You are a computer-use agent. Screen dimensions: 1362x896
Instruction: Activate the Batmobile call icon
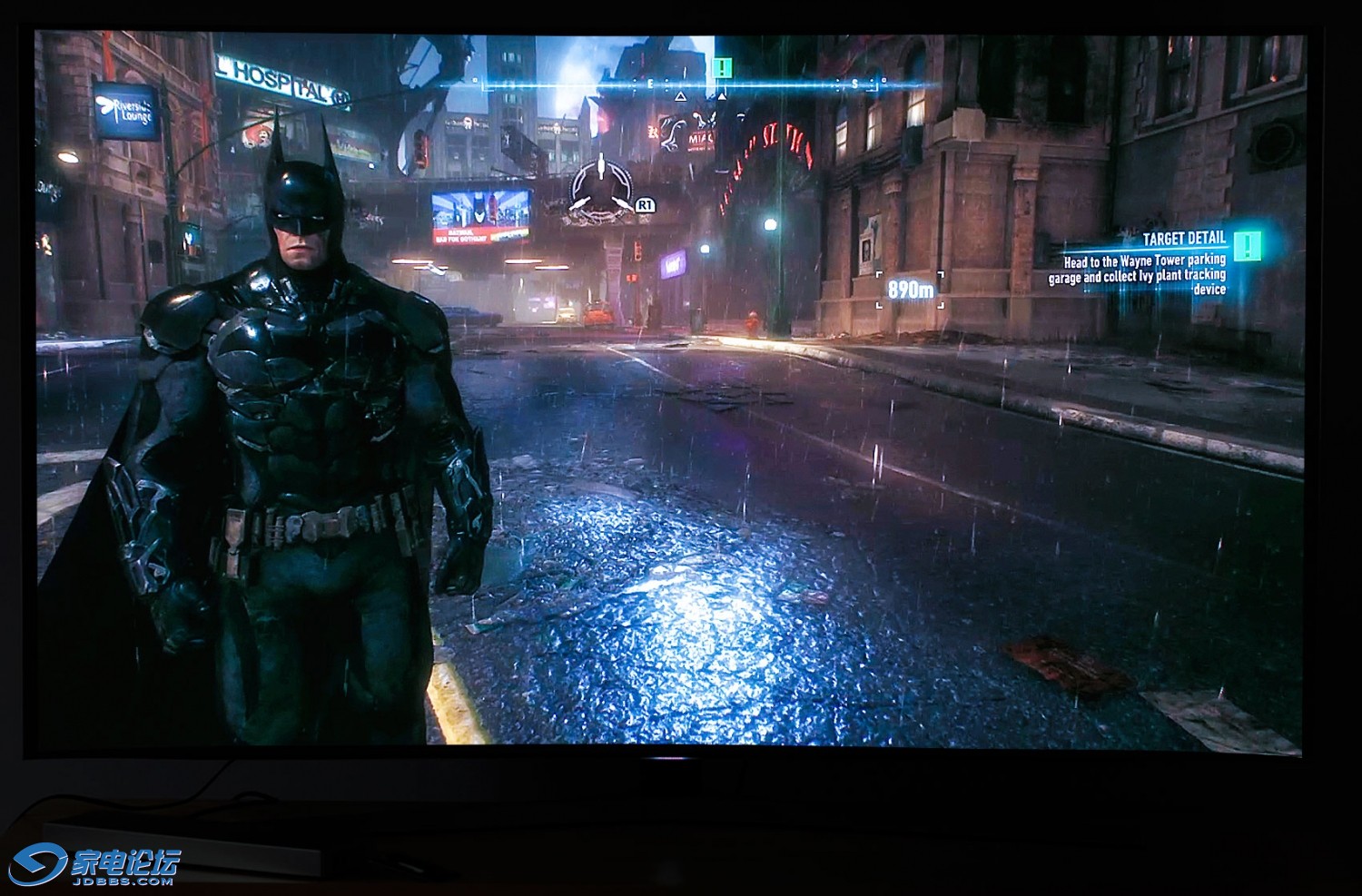tap(600, 191)
